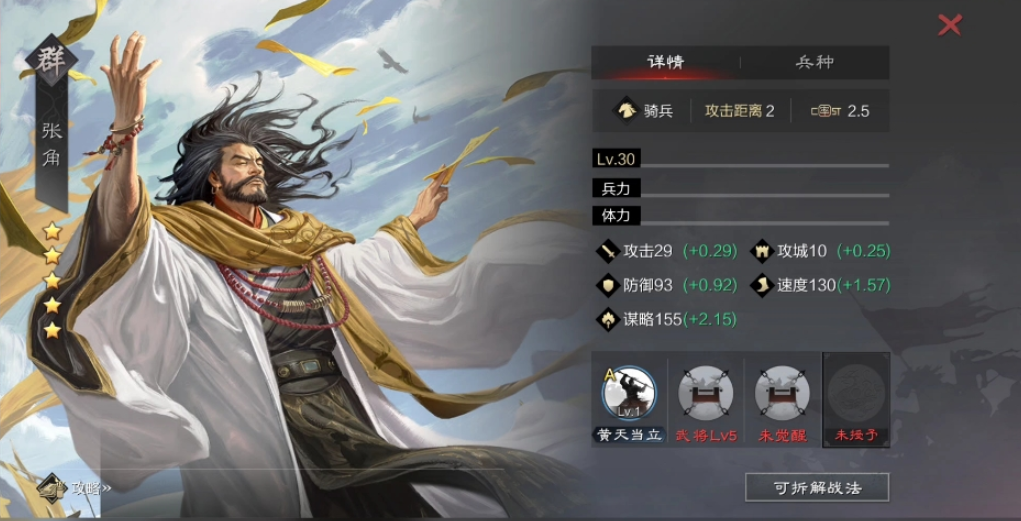This screenshot has width=1021, height=521.
Task: Switch to the 详情 tab
Action: coord(665,62)
